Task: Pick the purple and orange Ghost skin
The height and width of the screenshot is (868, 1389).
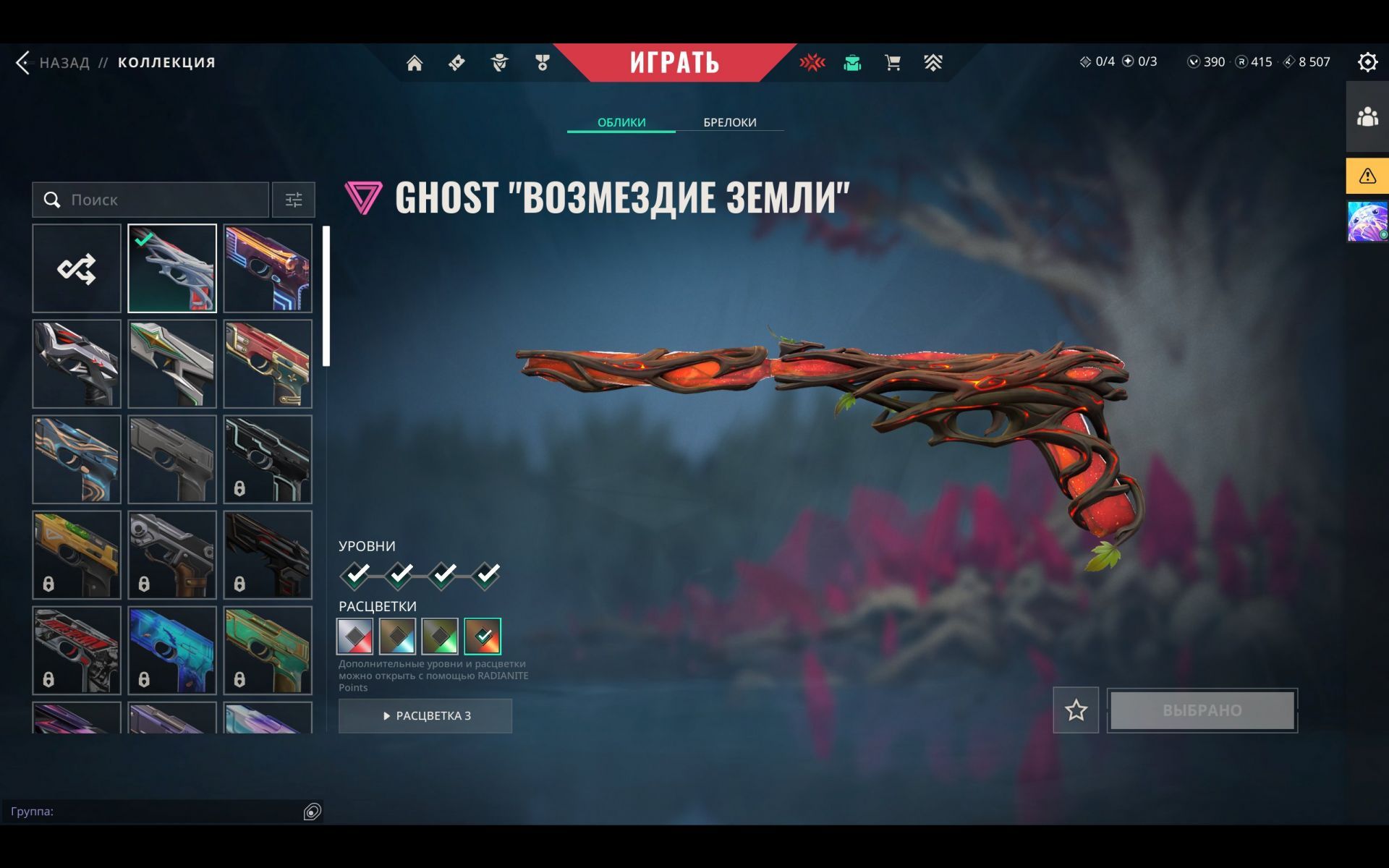Action: click(x=268, y=268)
